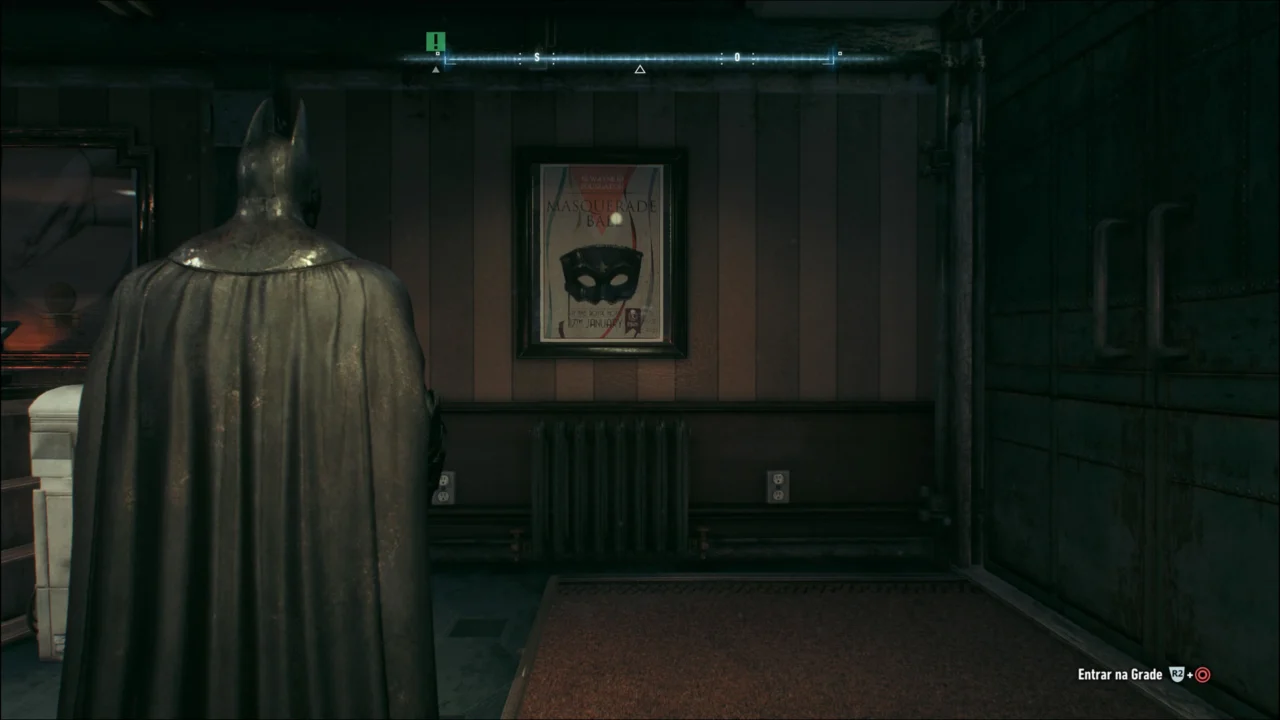
Task: Click the white triangle waypoint marker
Action: [640, 68]
